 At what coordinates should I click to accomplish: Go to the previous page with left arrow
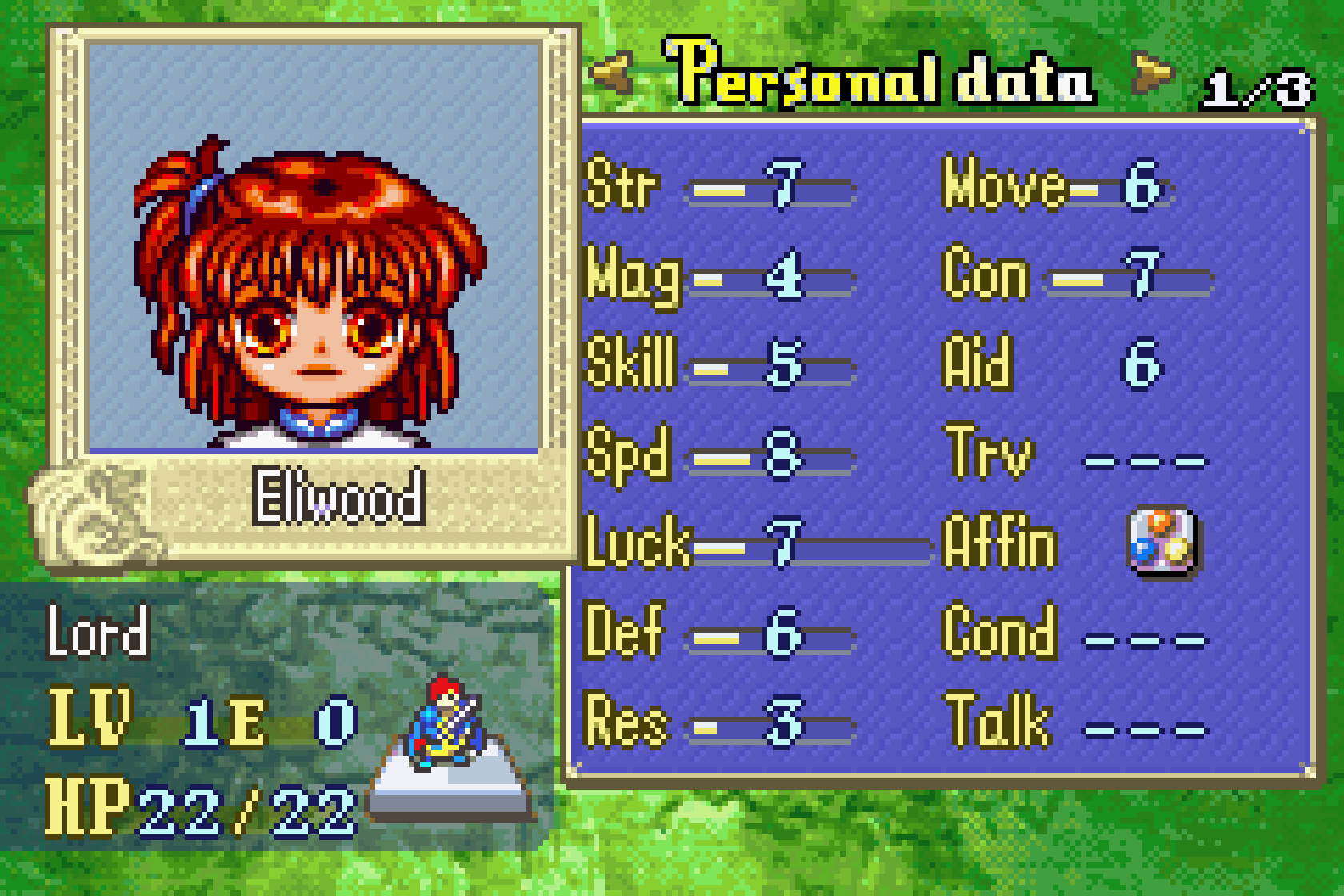613,74
